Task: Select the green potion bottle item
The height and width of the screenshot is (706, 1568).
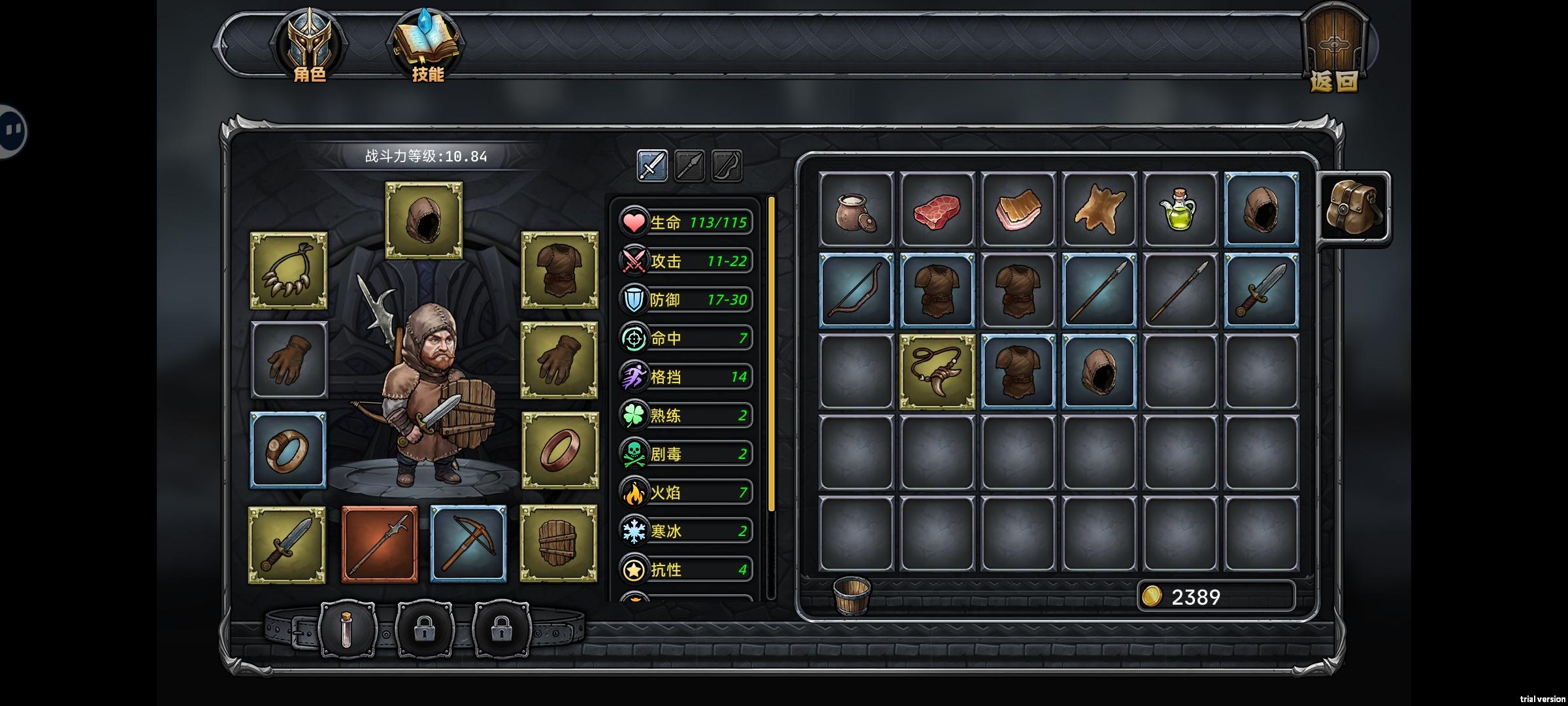Action: [x=1179, y=210]
